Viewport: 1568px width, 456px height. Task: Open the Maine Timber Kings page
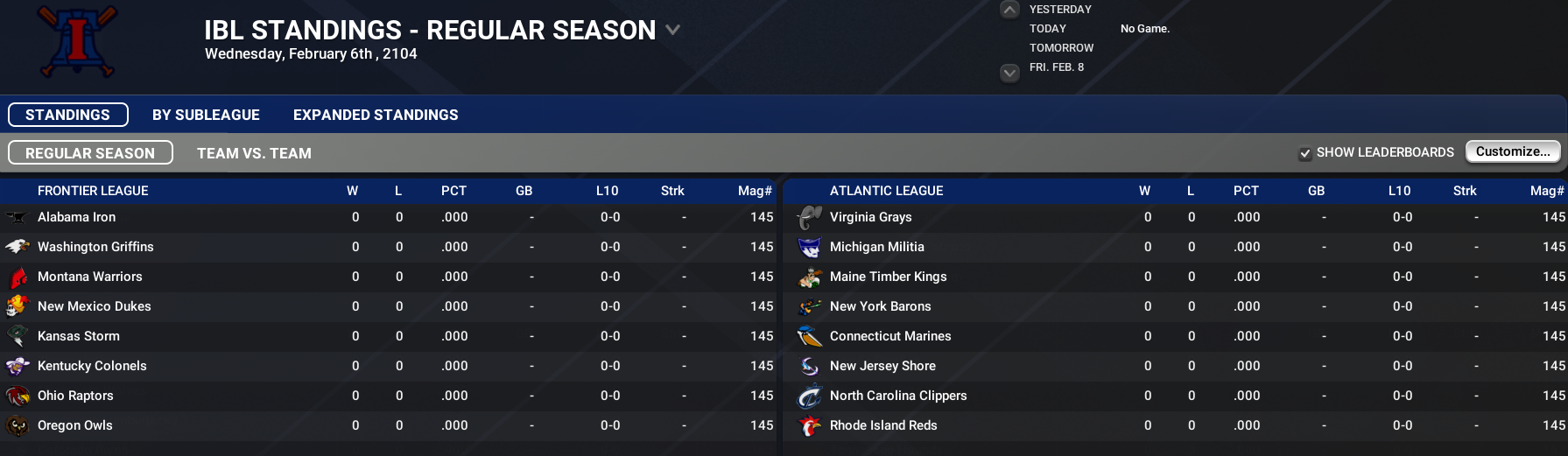(x=888, y=277)
